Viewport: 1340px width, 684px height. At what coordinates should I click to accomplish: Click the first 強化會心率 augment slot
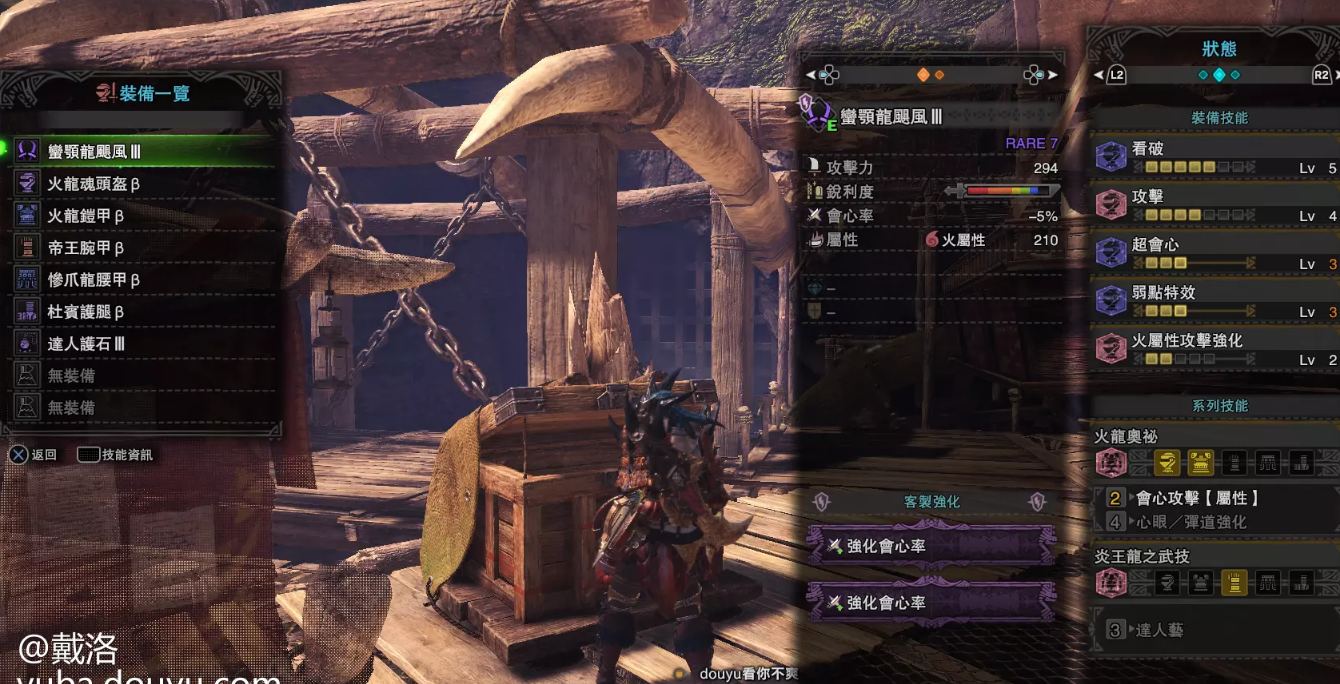[931, 546]
